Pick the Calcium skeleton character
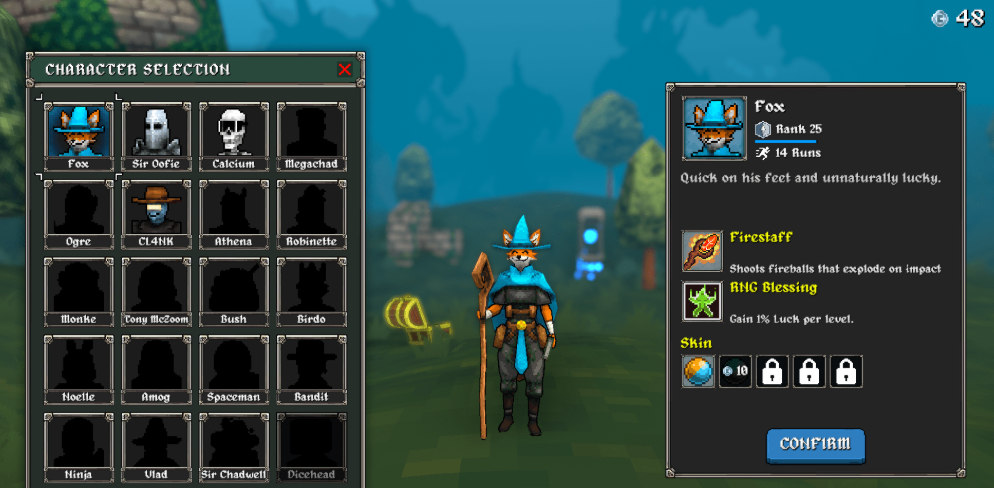 (233, 135)
